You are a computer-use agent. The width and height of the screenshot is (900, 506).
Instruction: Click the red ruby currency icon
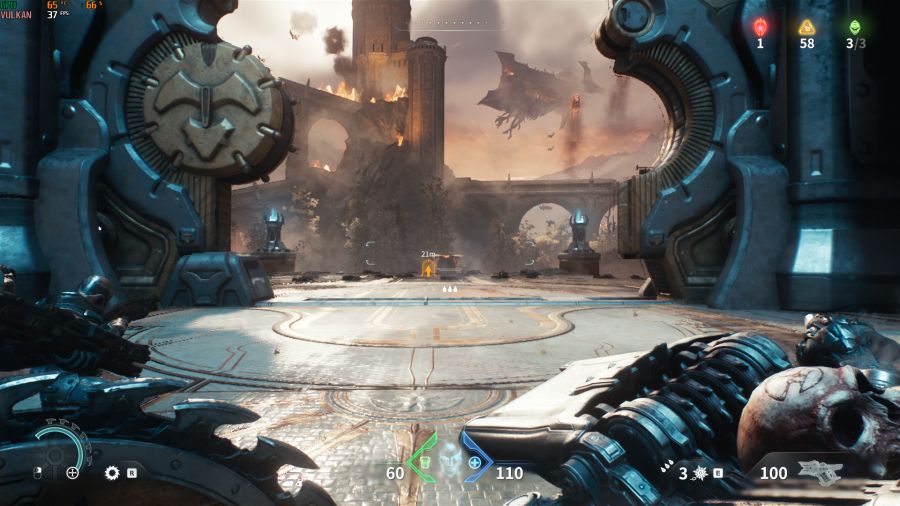pos(760,27)
